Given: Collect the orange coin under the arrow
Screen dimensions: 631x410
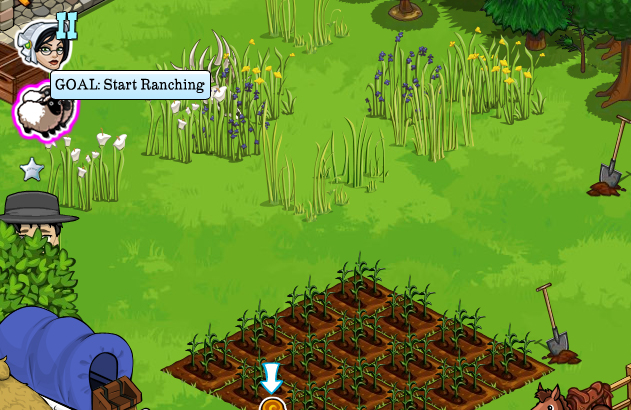Looking at the screenshot, I should coord(272,405).
